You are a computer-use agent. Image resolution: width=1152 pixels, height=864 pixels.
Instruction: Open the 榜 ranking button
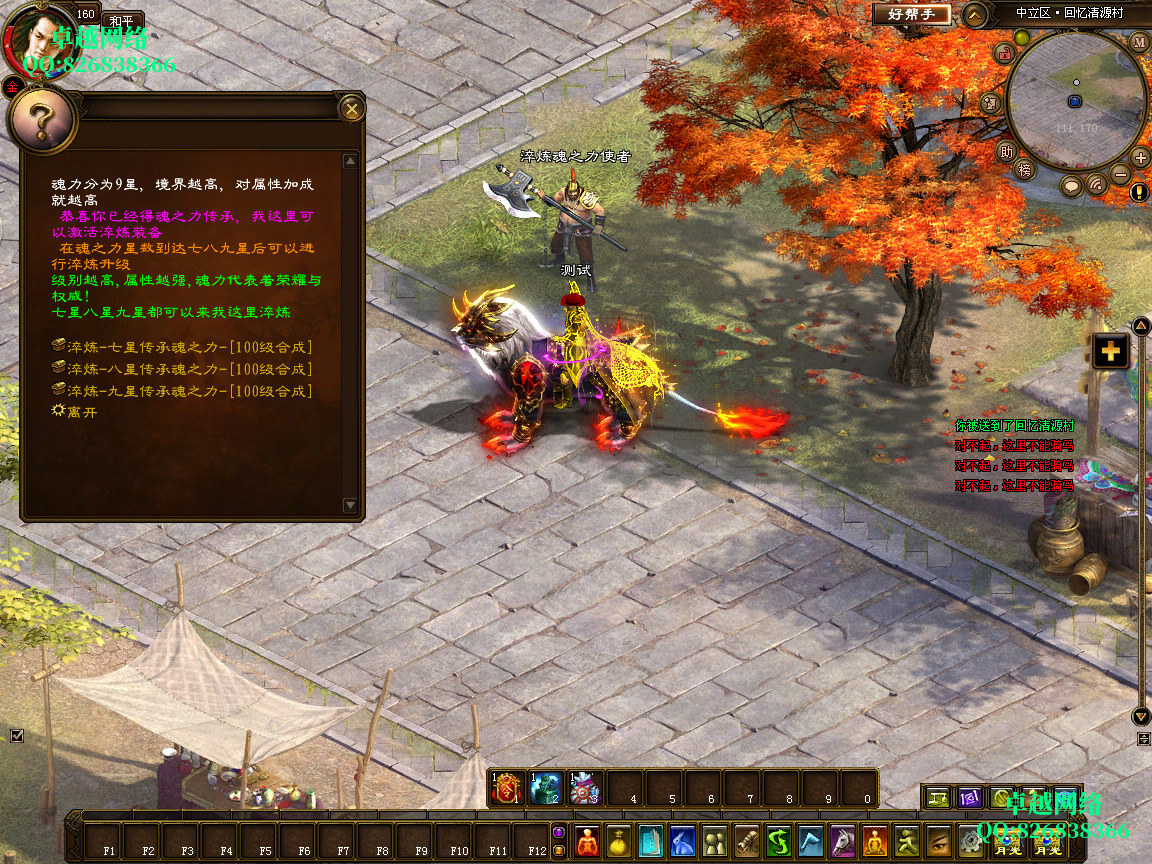pos(1023,170)
